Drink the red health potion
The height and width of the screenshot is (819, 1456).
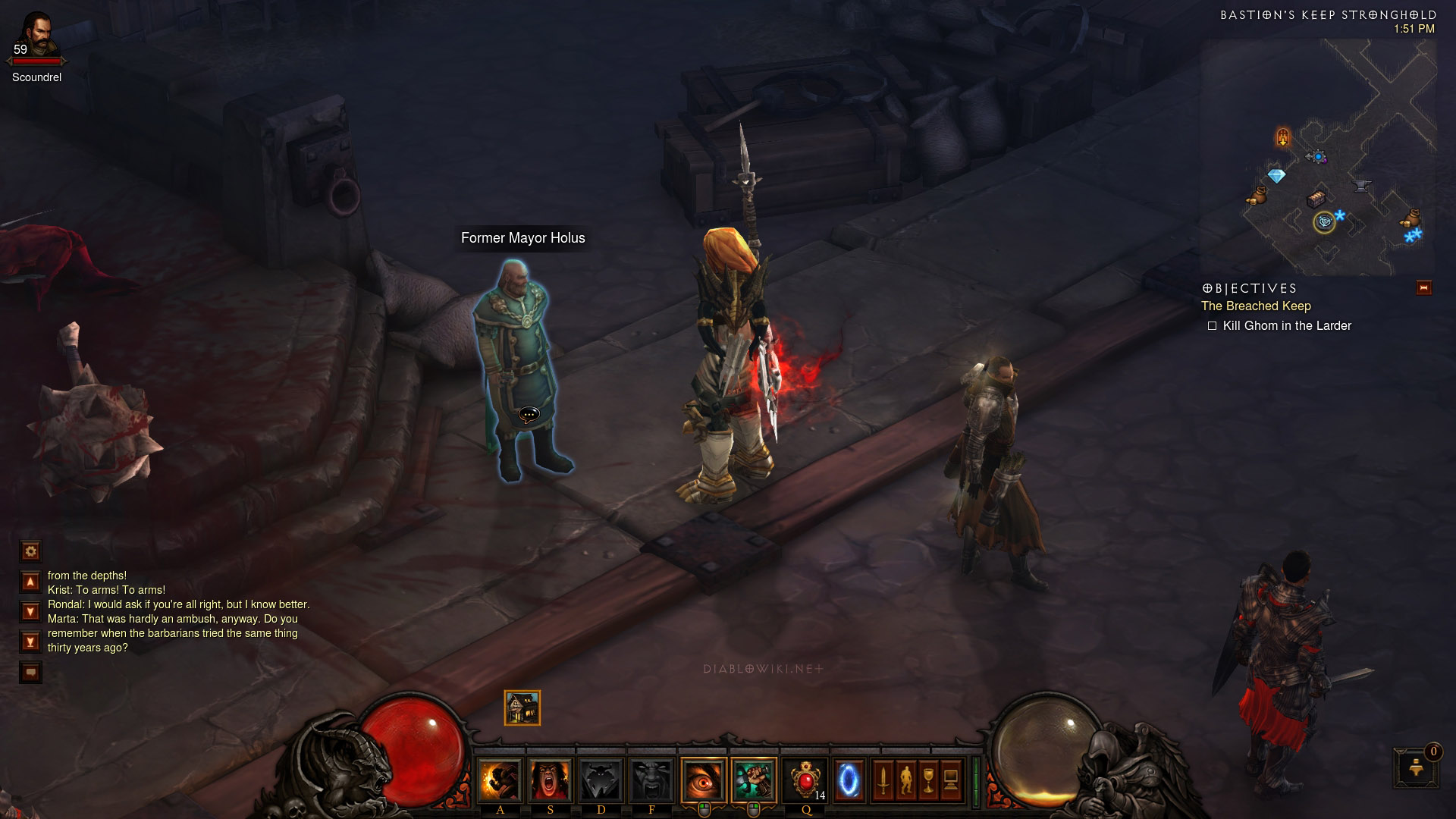click(805, 780)
